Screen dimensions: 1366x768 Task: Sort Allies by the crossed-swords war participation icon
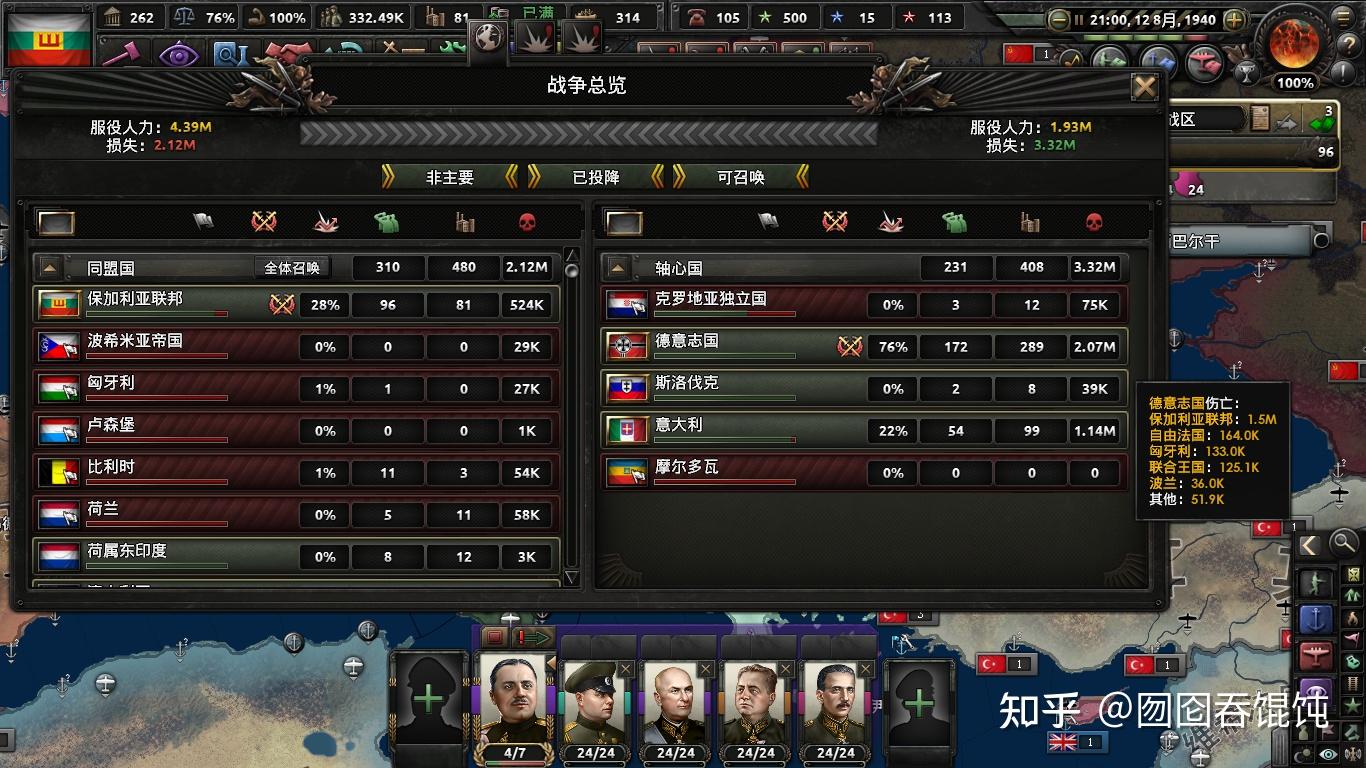[x=262, y=222]
